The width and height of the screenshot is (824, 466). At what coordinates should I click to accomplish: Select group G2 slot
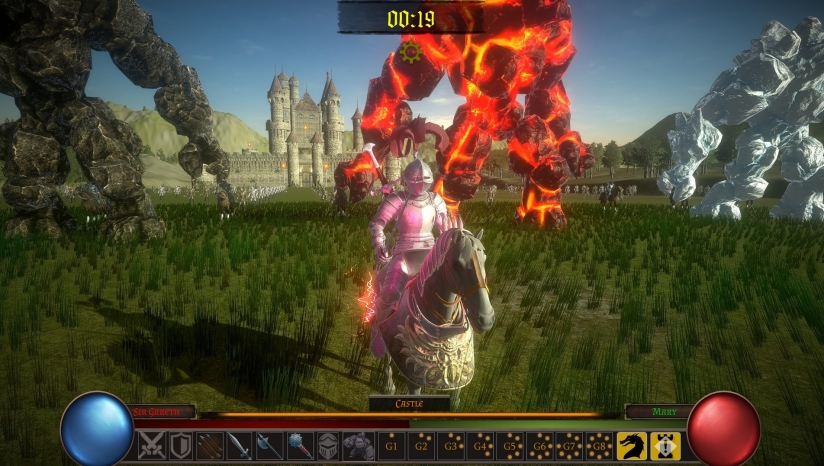(422, 446)
